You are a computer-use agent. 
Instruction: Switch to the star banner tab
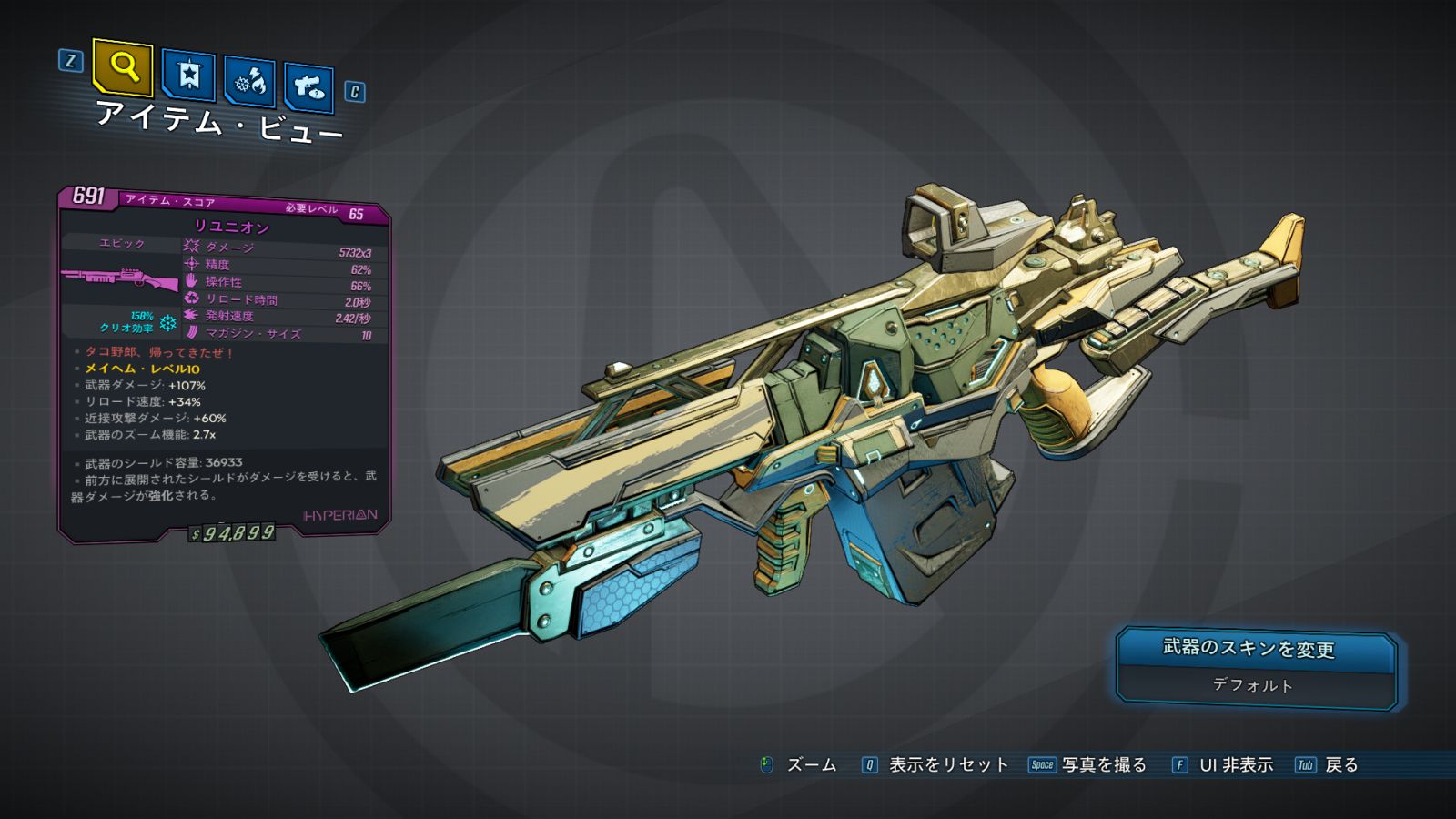coord(188,76)
